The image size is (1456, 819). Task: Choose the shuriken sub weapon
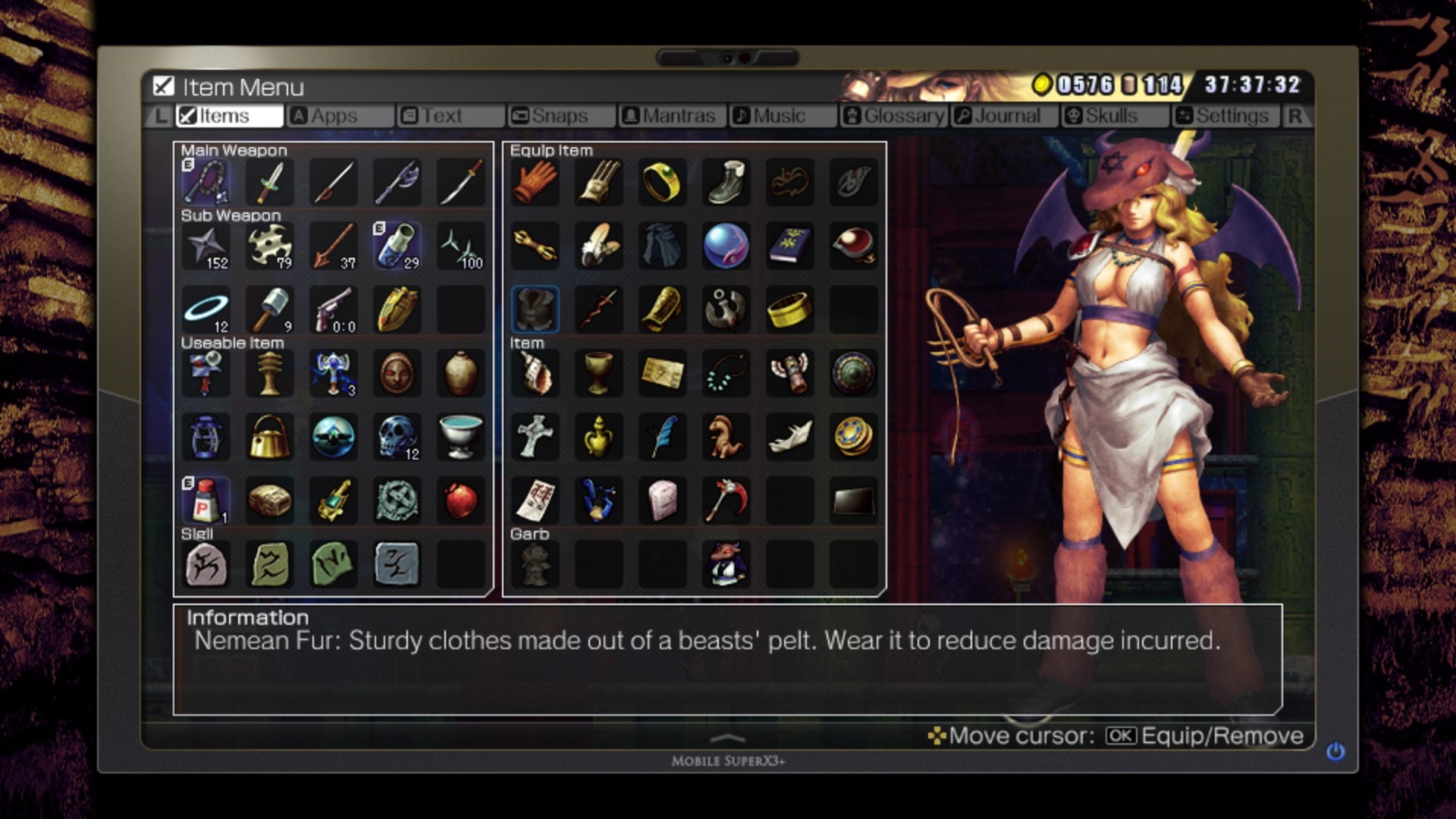(206, 246)
